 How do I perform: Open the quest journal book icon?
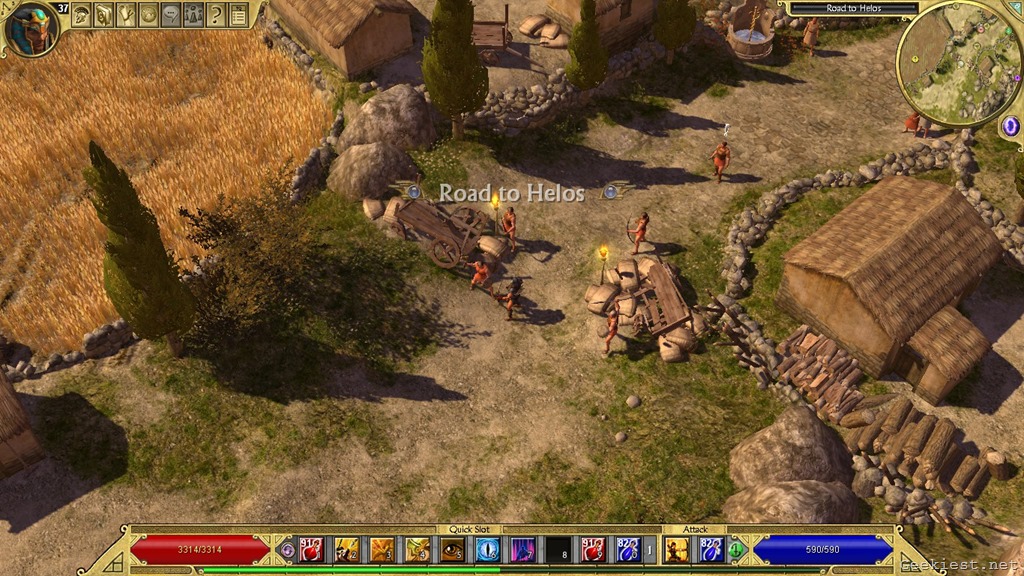pyautogui.click(x=104, y=14)
